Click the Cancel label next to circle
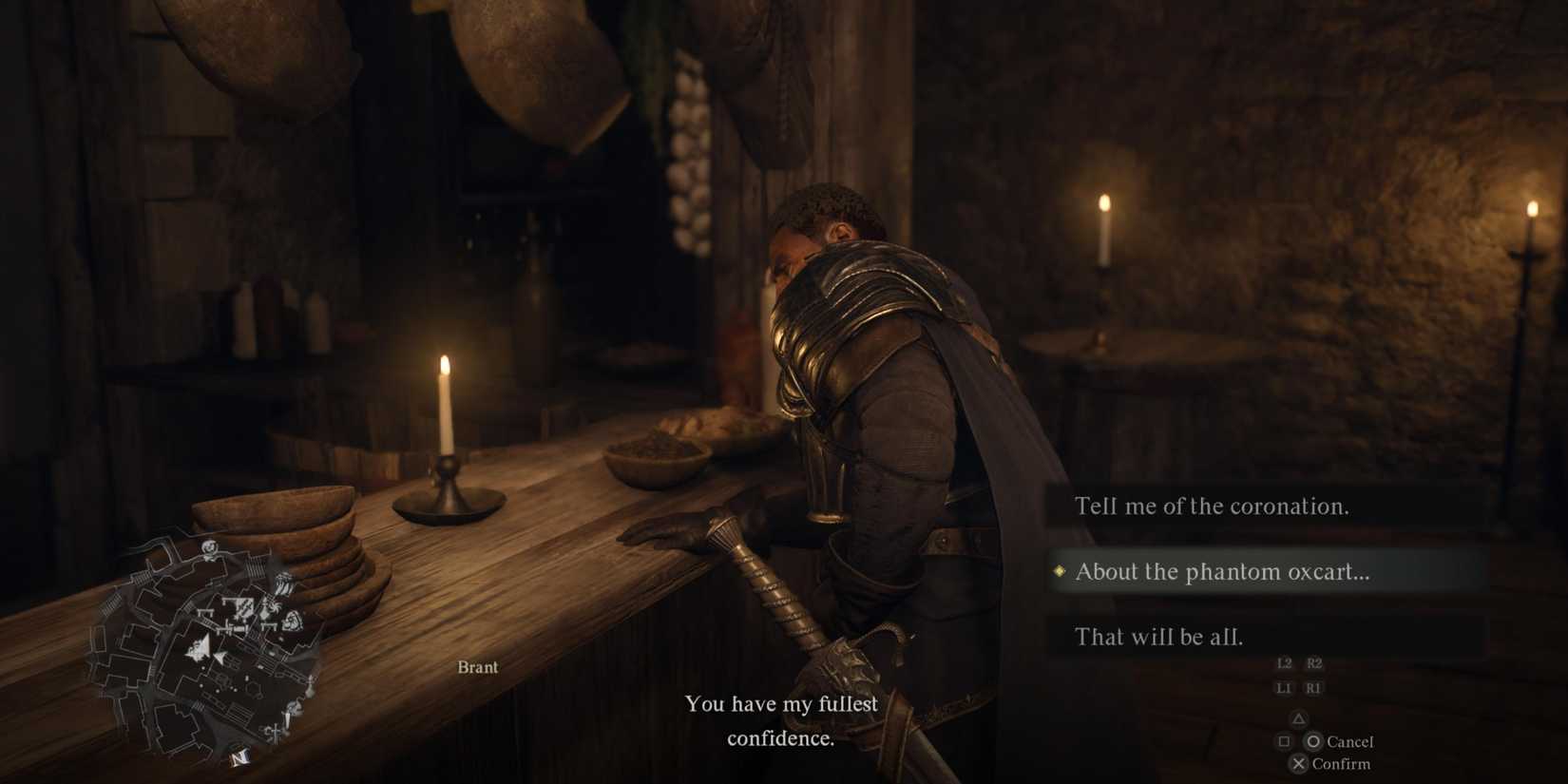This screenshot has width=1568, height=784. [x=1350, y=741]
